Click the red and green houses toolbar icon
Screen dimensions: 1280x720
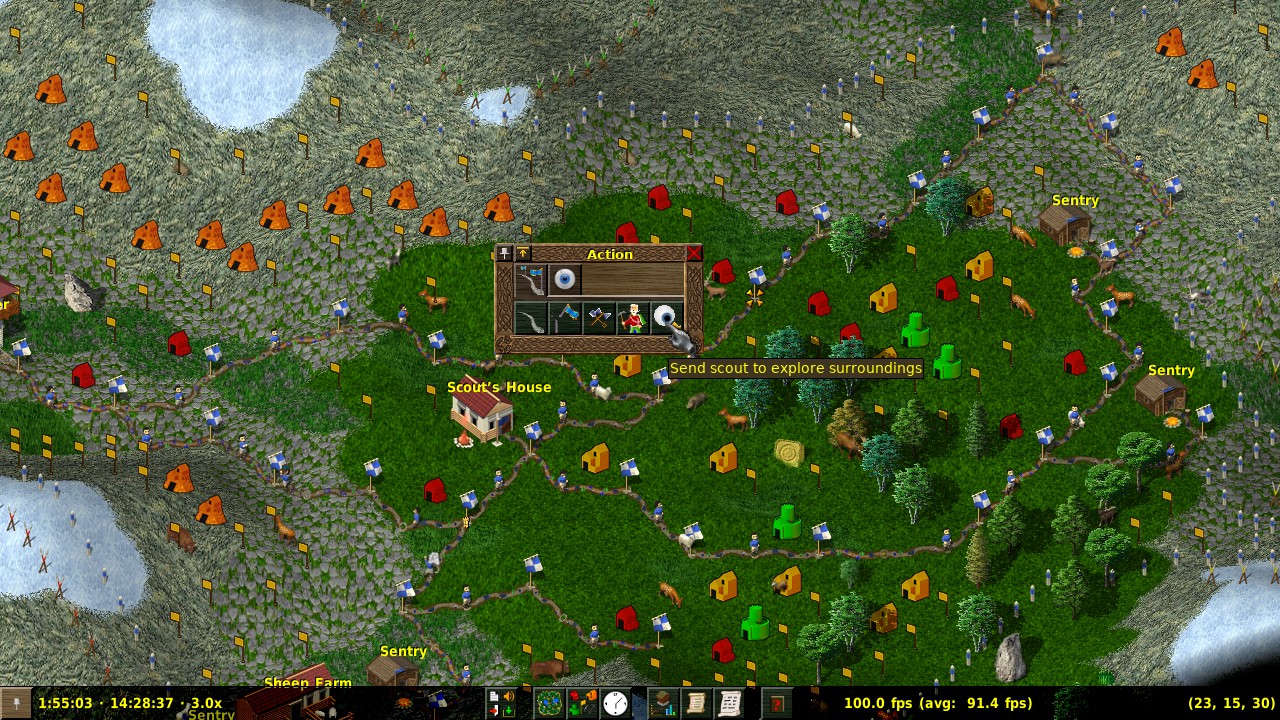click(x=581, y=703)
